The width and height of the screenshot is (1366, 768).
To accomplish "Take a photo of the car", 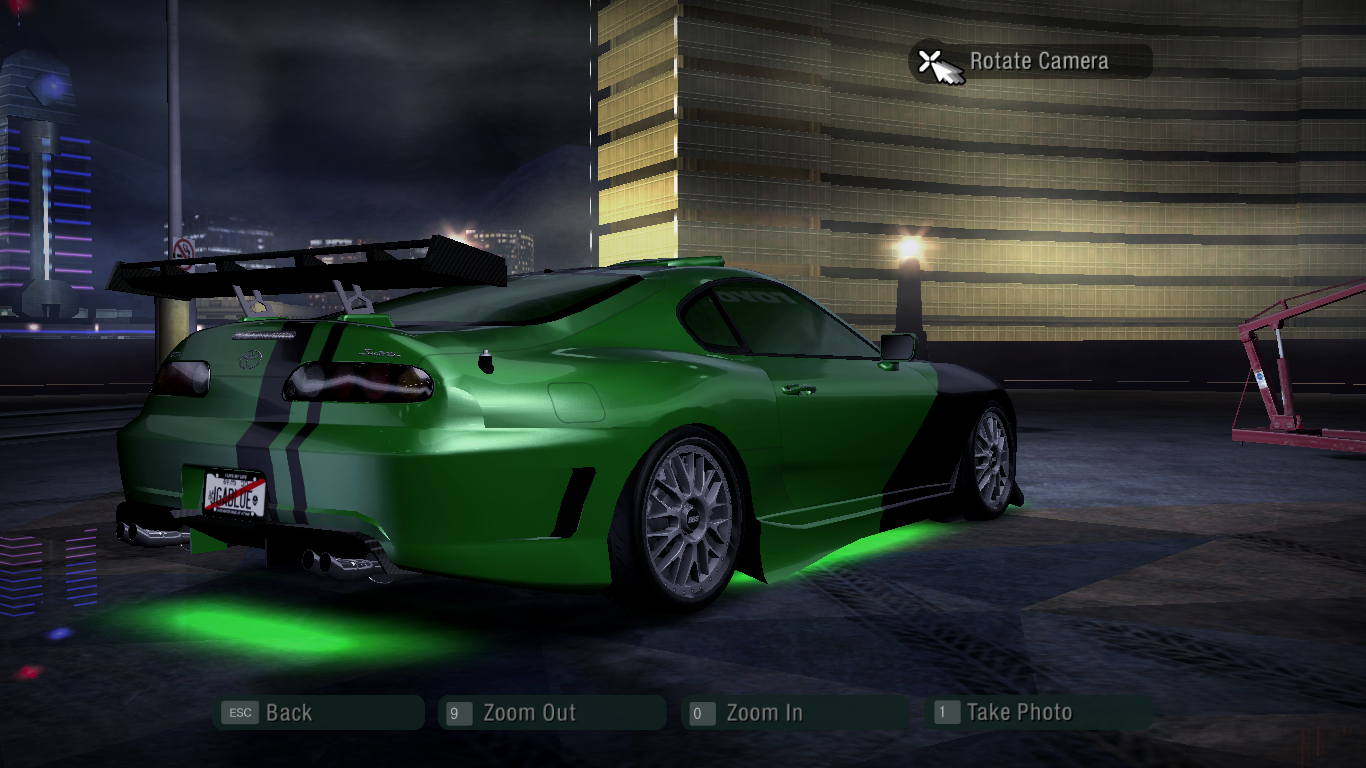I will tap(1040, 713).
